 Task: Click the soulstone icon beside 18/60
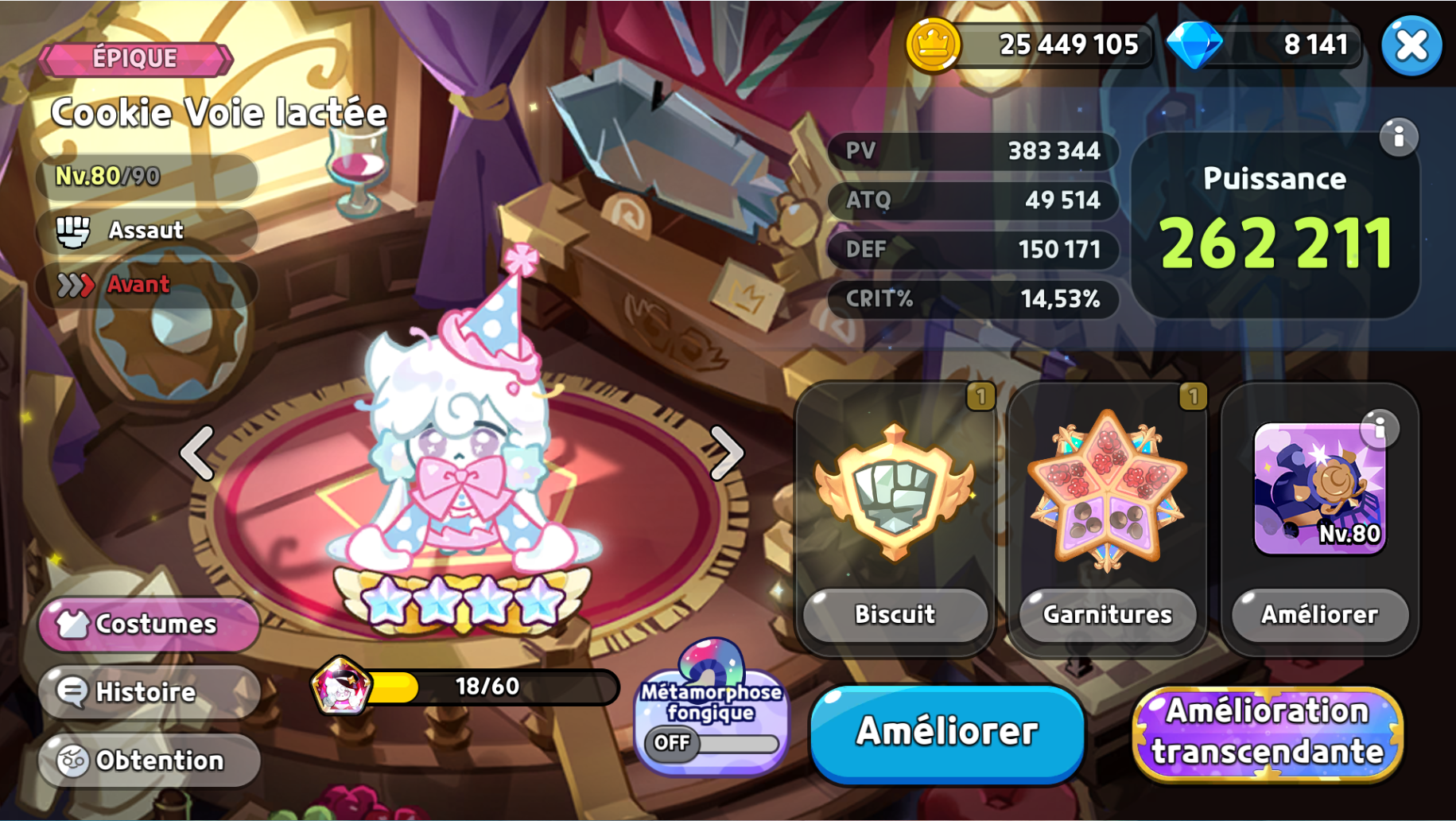[x=341, y=687]
